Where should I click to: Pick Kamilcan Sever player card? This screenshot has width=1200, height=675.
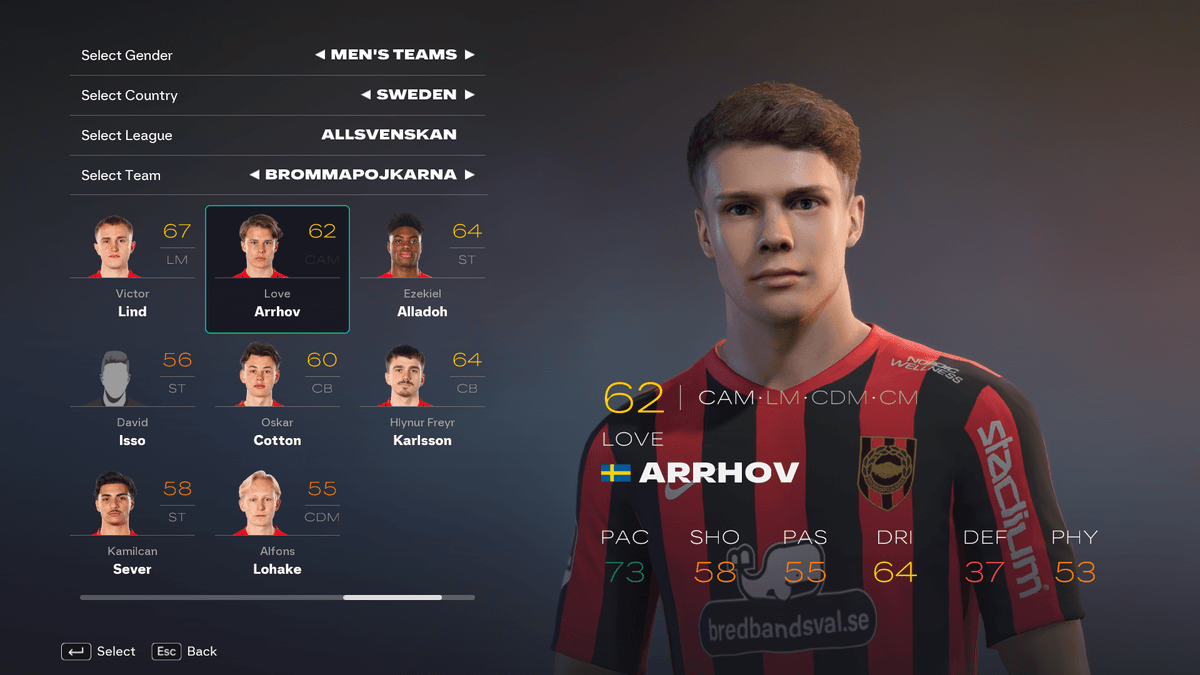pyautogui.click(x=132, y=526)
